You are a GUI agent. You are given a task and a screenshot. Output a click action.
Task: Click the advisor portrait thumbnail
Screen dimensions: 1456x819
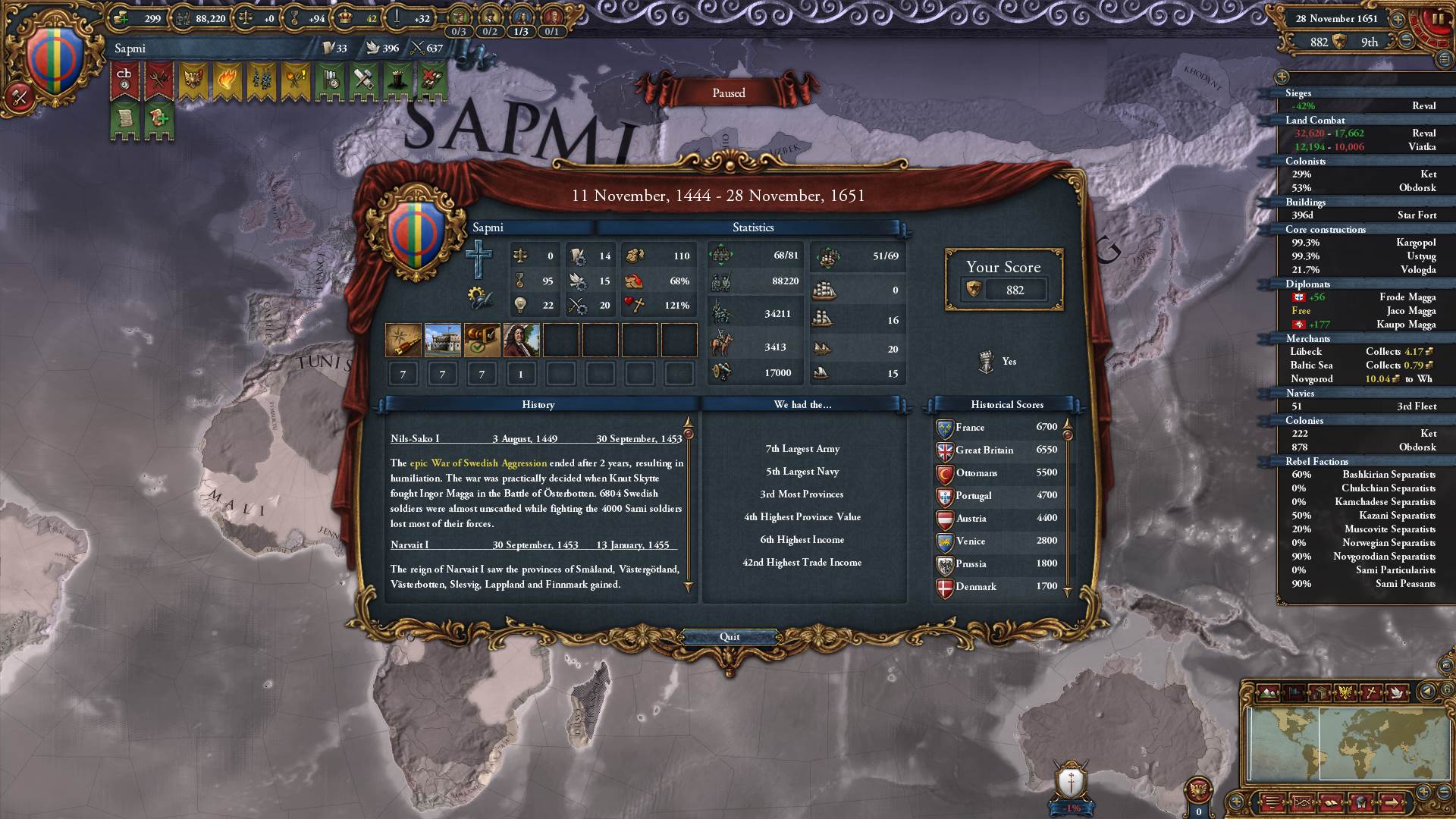pos(522,340)
